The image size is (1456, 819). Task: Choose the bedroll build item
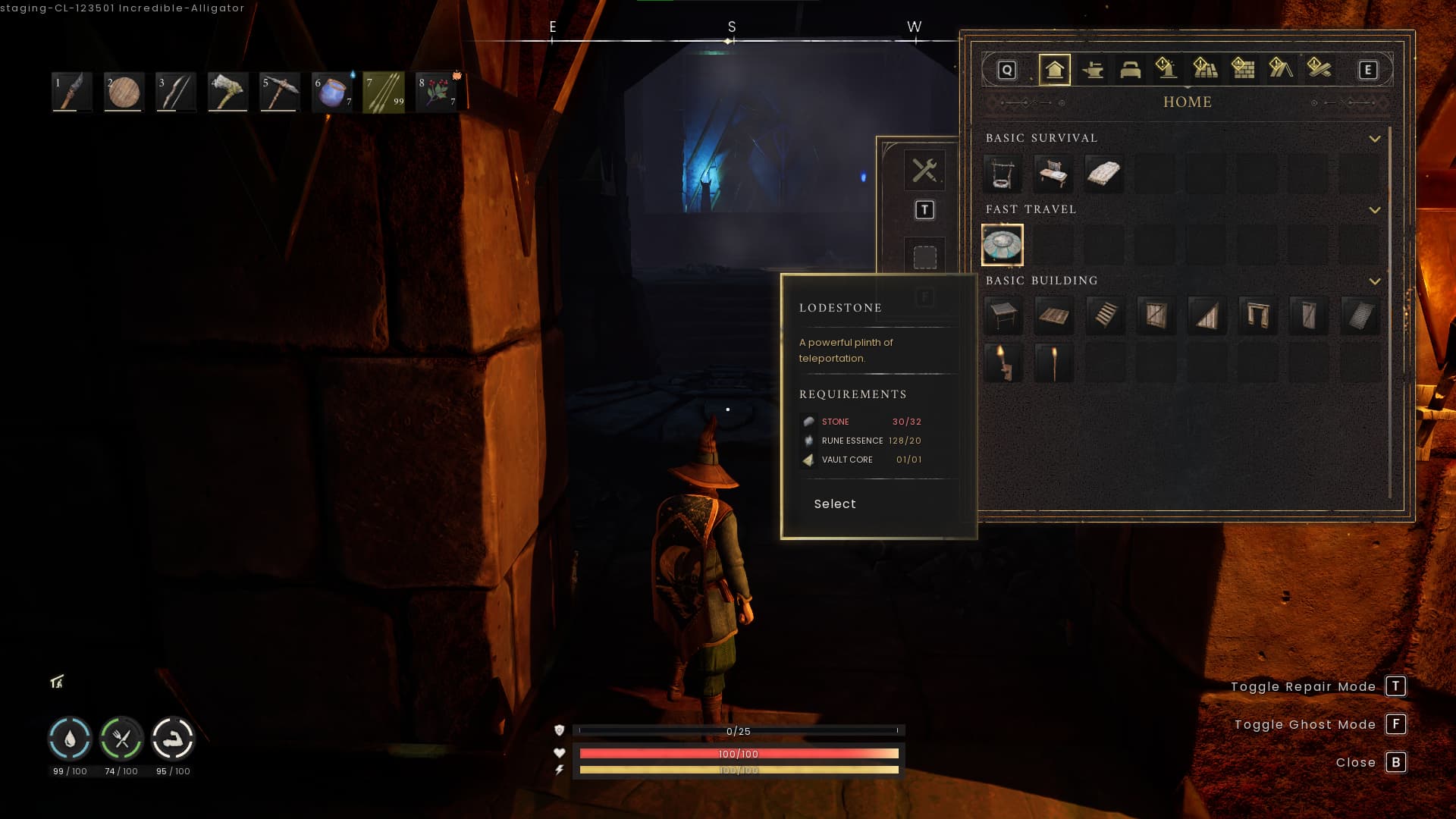click(x=1103, y=174)
